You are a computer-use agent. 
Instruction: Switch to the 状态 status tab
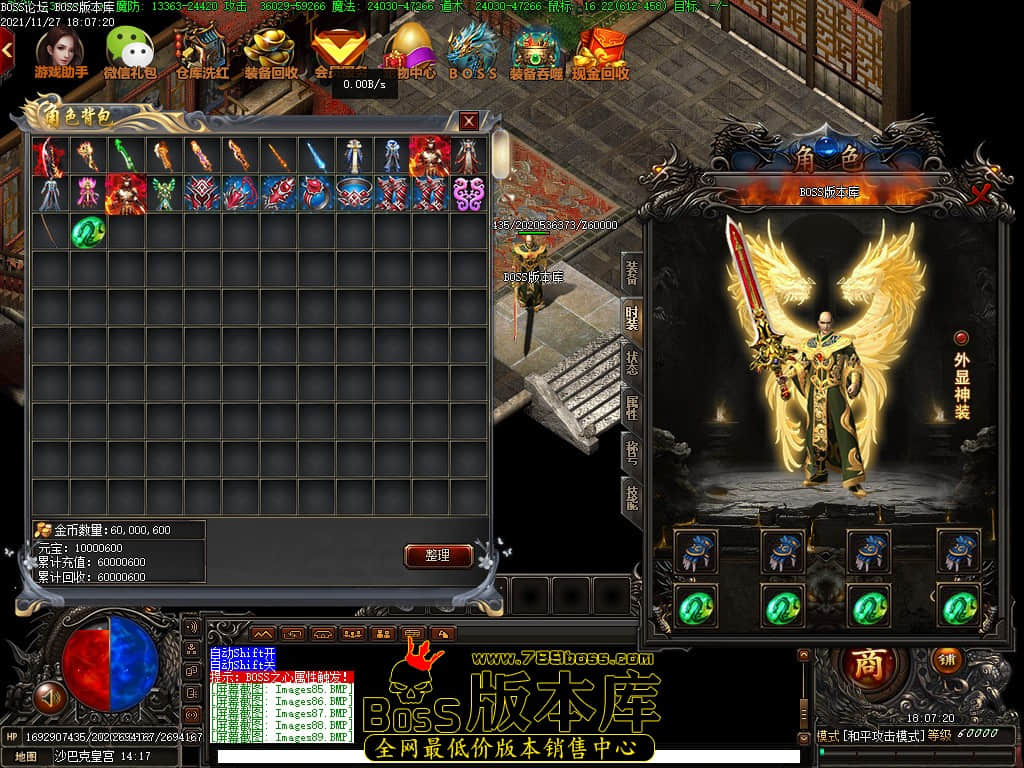click(632, 362)
